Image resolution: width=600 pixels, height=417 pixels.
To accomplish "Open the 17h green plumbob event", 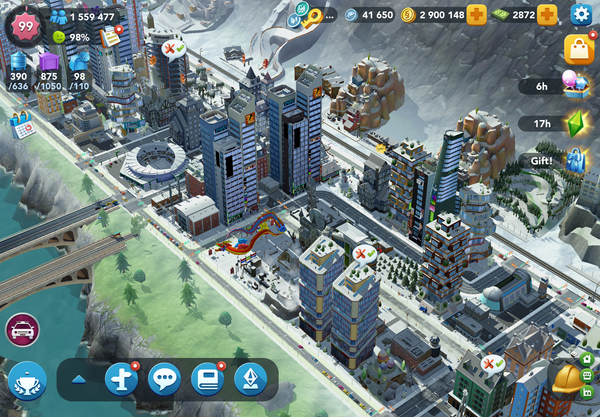I will [577, 124].
